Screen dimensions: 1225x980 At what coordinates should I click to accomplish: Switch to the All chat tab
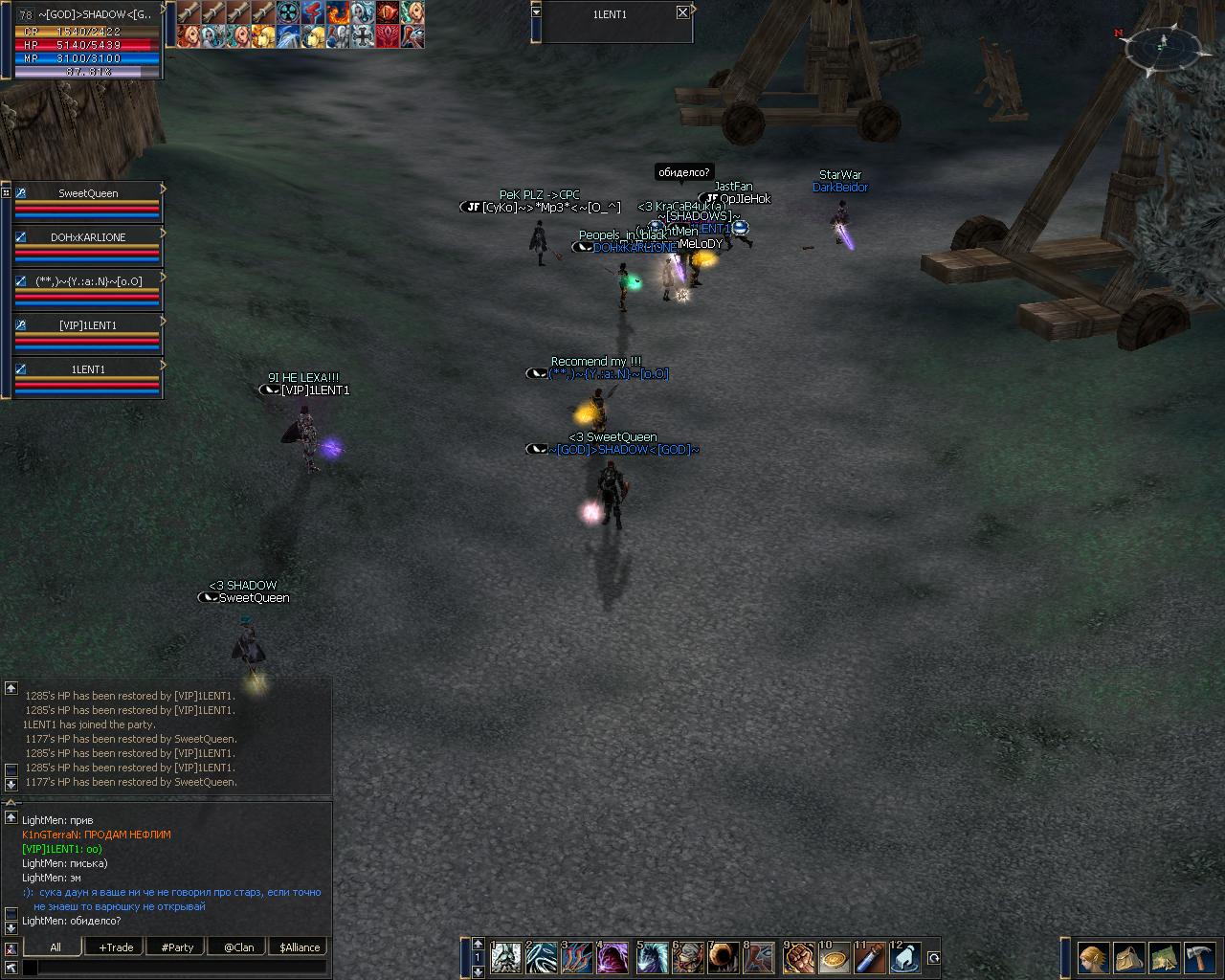pos(56,947)
